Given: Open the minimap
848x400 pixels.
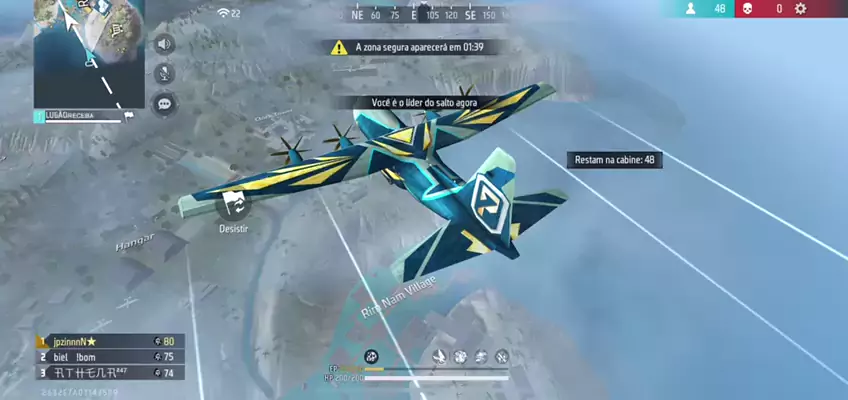Looking at the screenshot, I should (88, 53).
